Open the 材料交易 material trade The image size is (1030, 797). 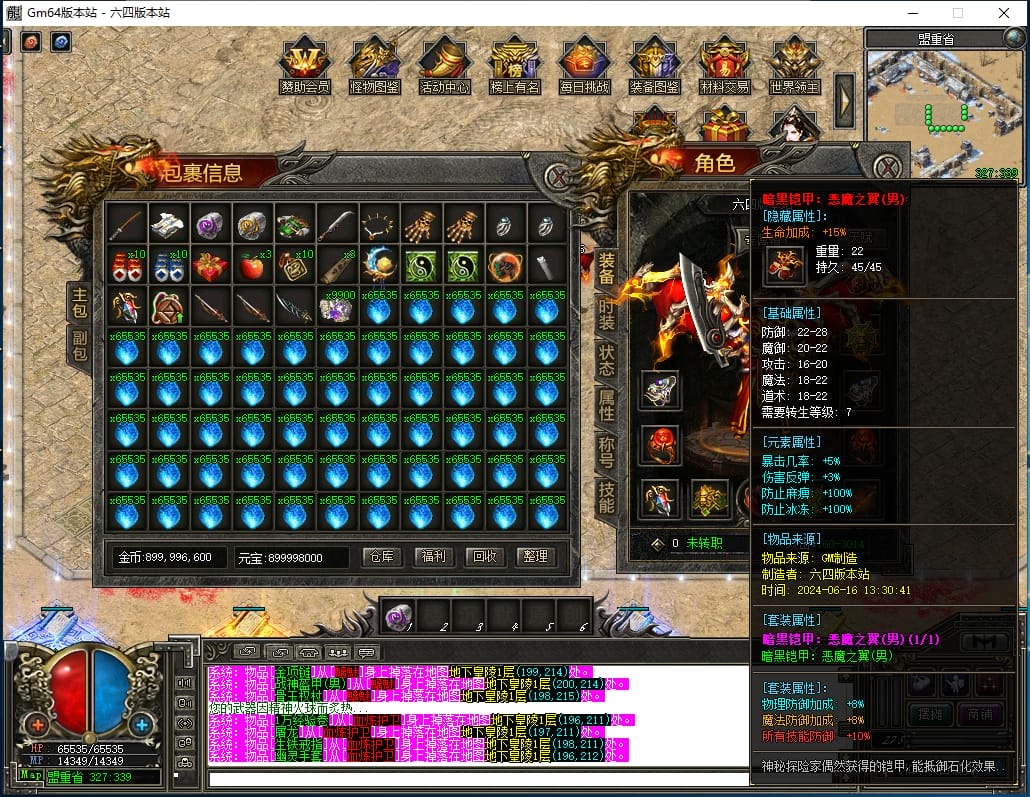(724, 65)
